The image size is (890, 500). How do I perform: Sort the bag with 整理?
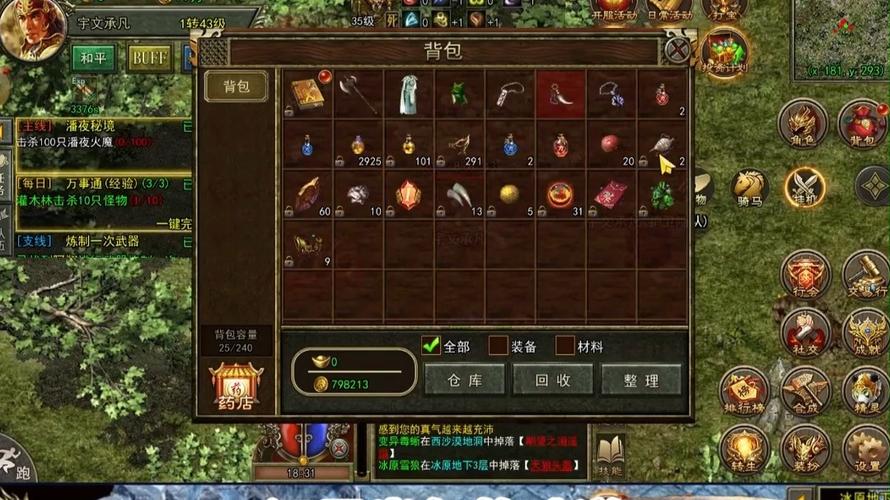coord(640,380)
